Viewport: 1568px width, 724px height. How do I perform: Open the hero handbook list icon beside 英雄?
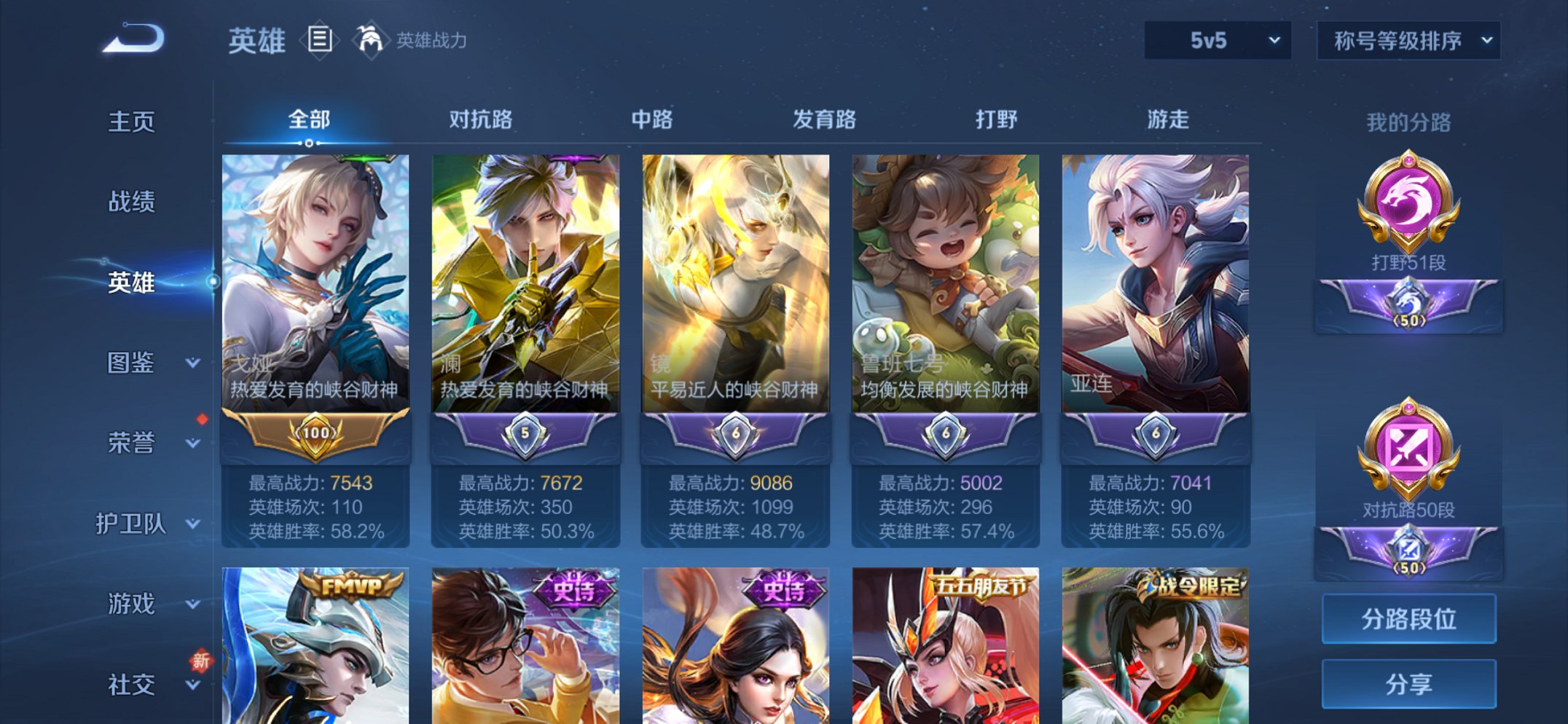tap(319, 40)
